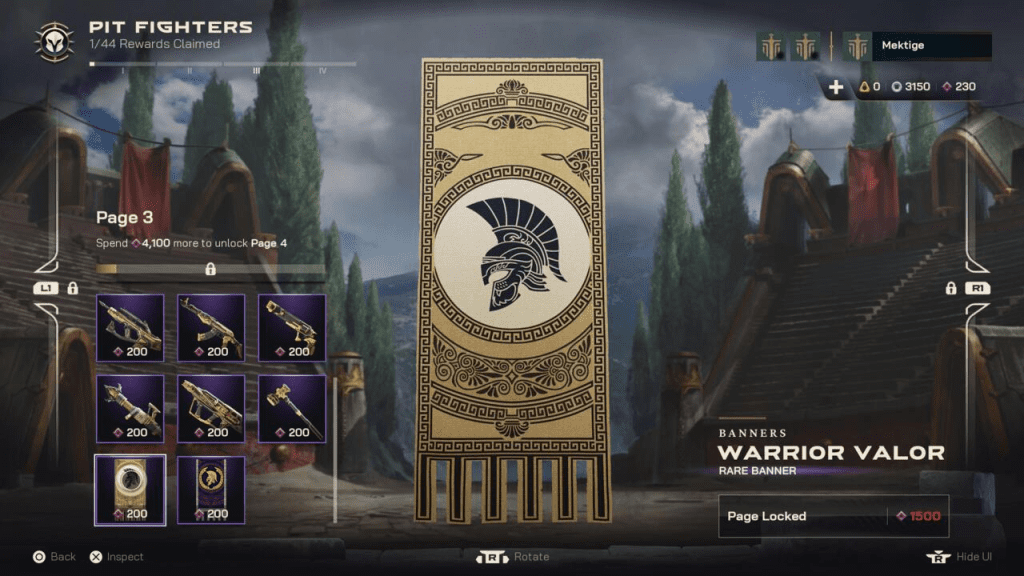Select the golden hammer reward tile
Viewport: 1024px width, 576px height.
(292, 409)
